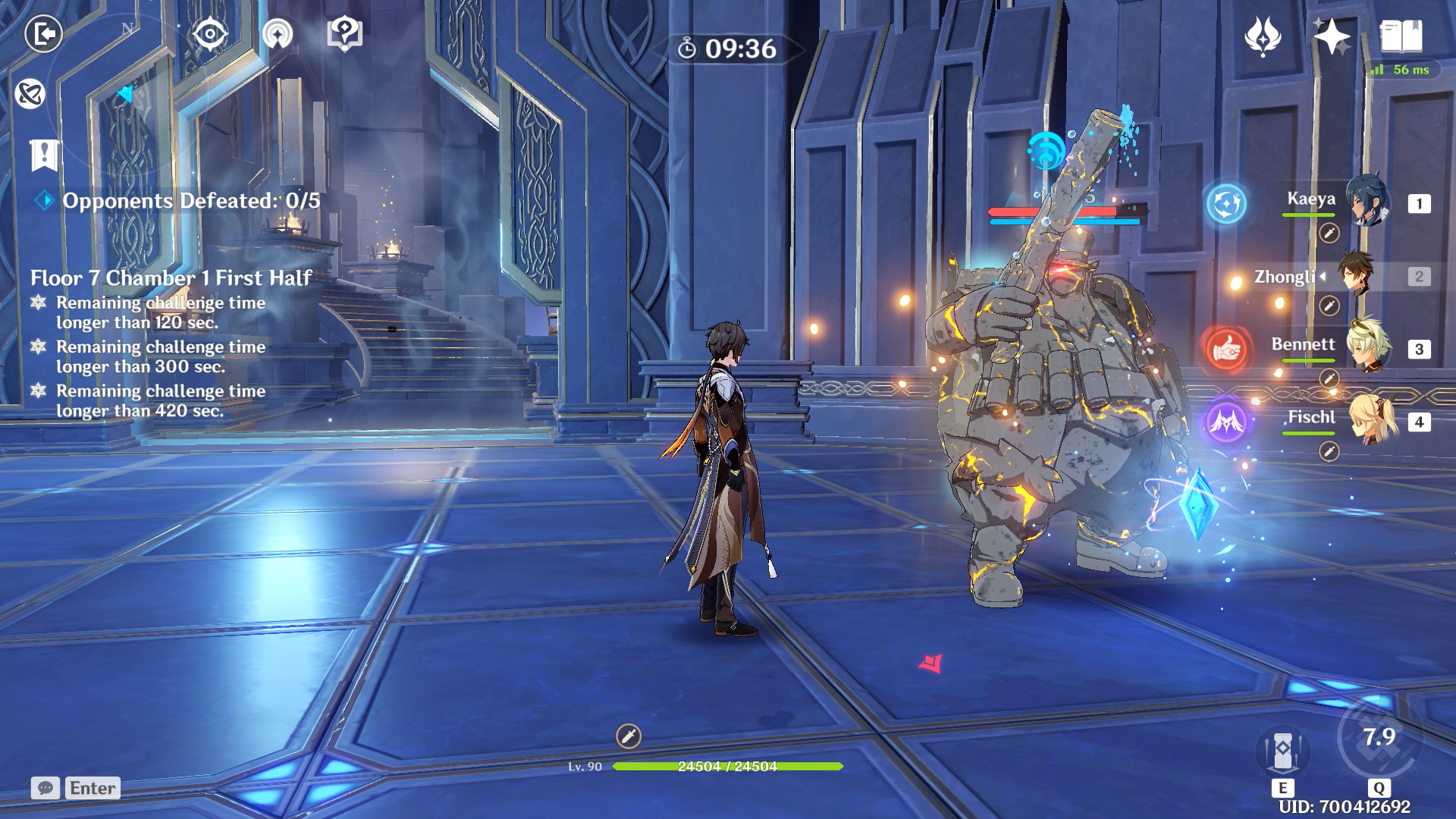Open the question mark tutorial icon

pyautogui.click(x=344, y=34)
